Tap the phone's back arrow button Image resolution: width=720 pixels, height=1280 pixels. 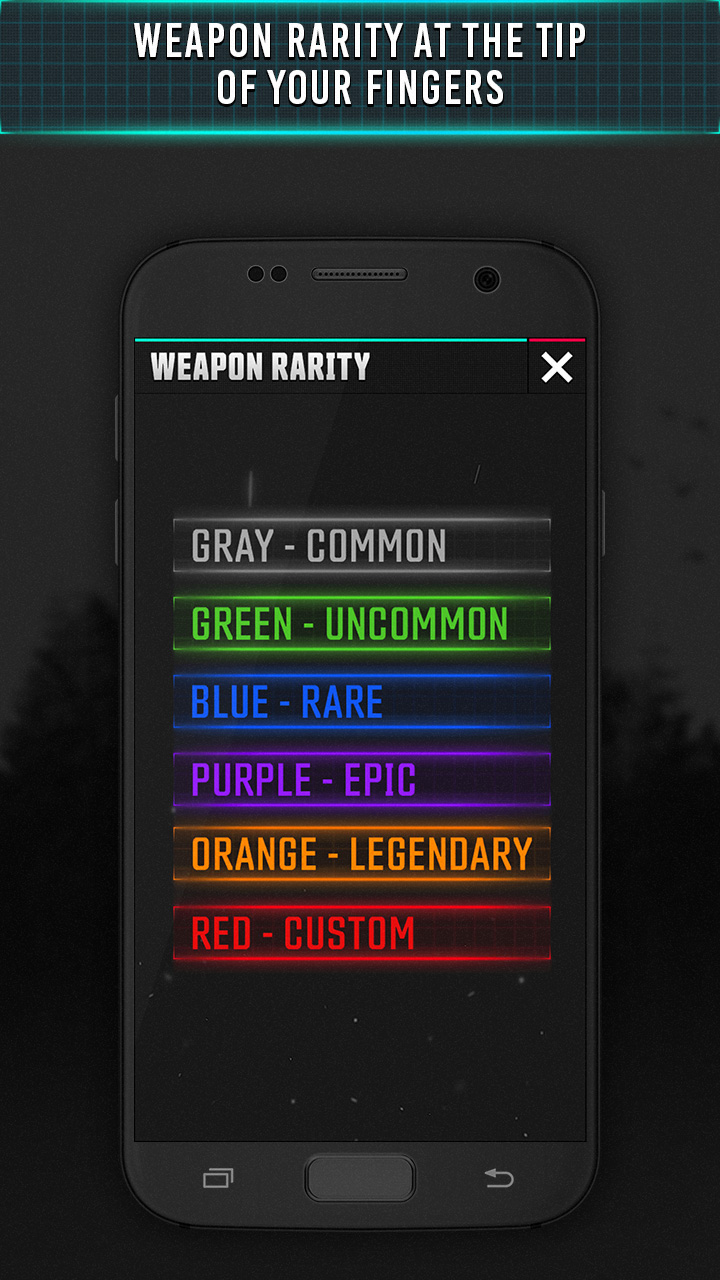point(499,1179)
